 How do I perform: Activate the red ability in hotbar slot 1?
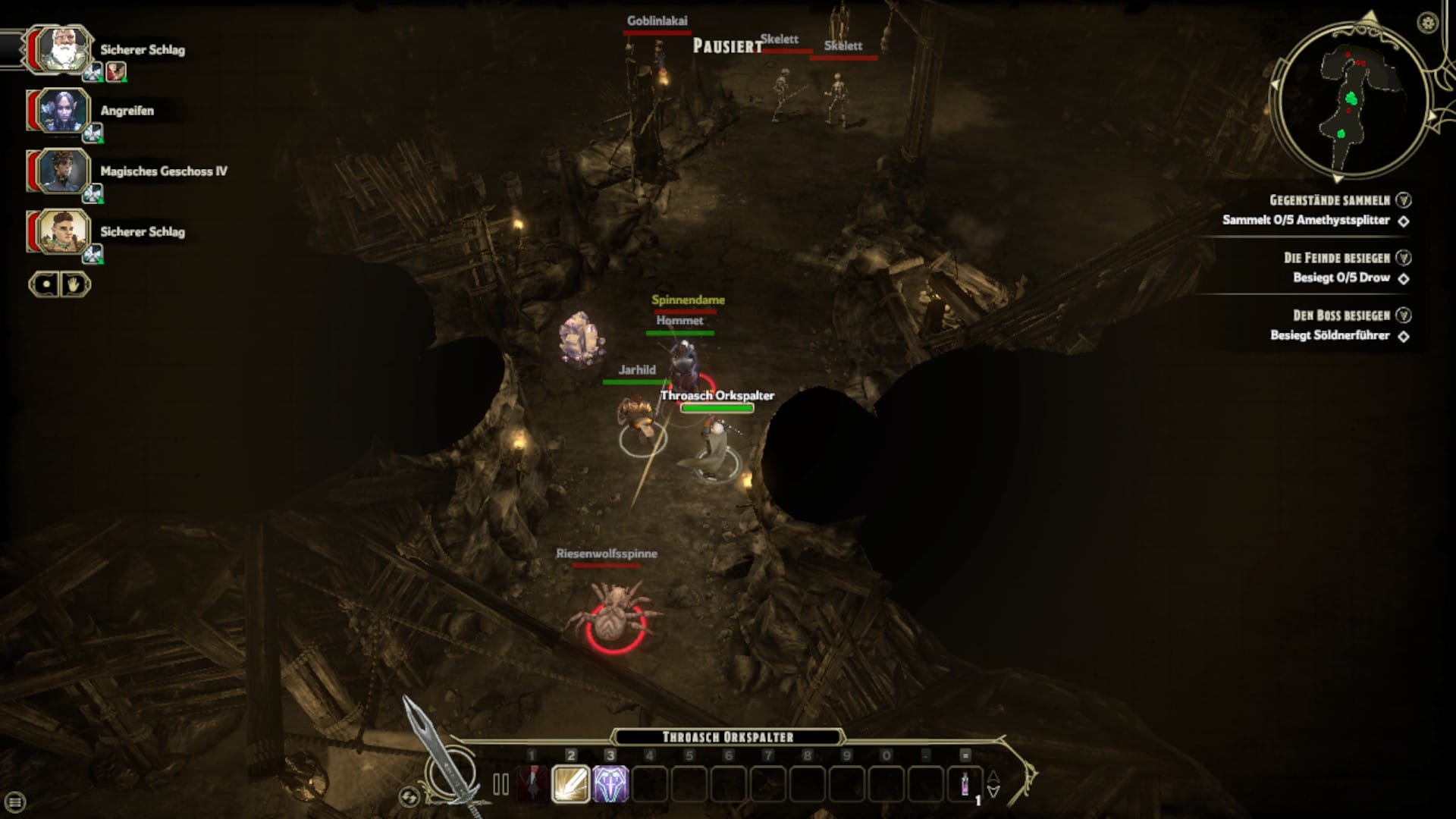pos(532,784)
